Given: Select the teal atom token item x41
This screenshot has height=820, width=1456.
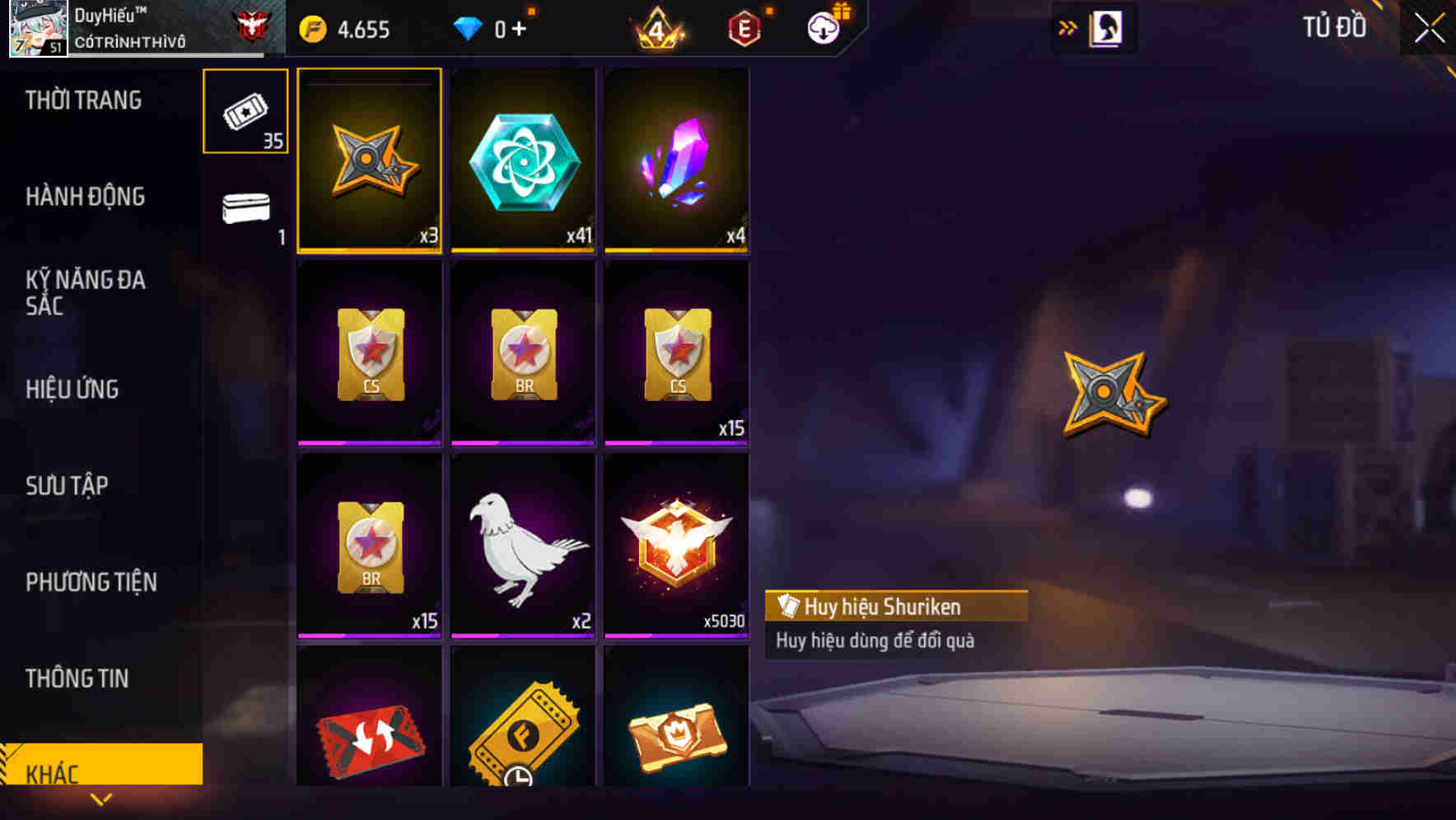Looking at the screenshot, I should click(523, 161).
